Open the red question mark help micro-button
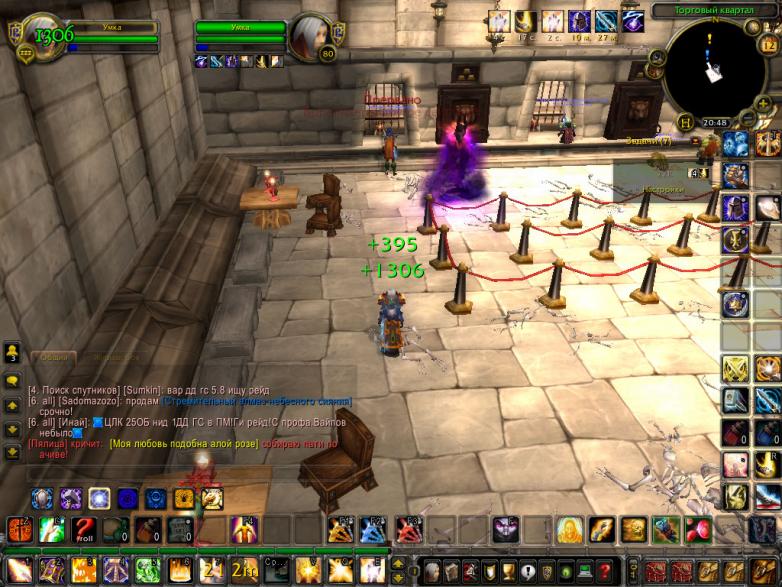Image resolution: width=782 pixels, height=587 pixels. click(605, 570)
